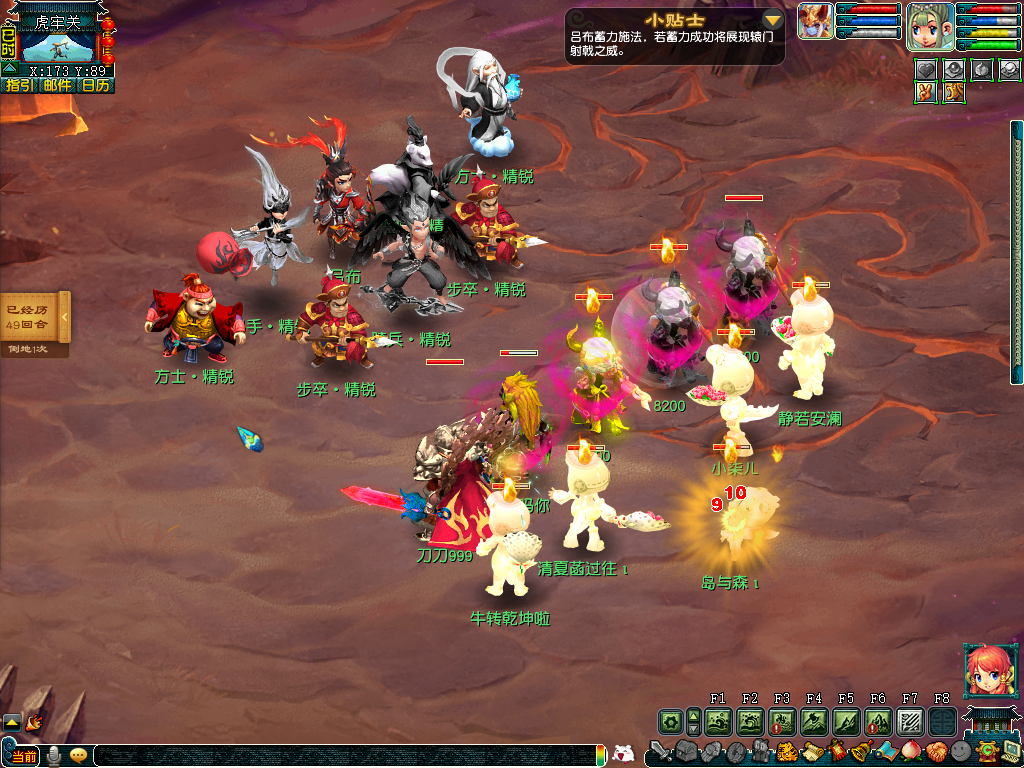
Task: Activate the F1 skill slot
Action: pyautogui.click(x=718, y=721)
